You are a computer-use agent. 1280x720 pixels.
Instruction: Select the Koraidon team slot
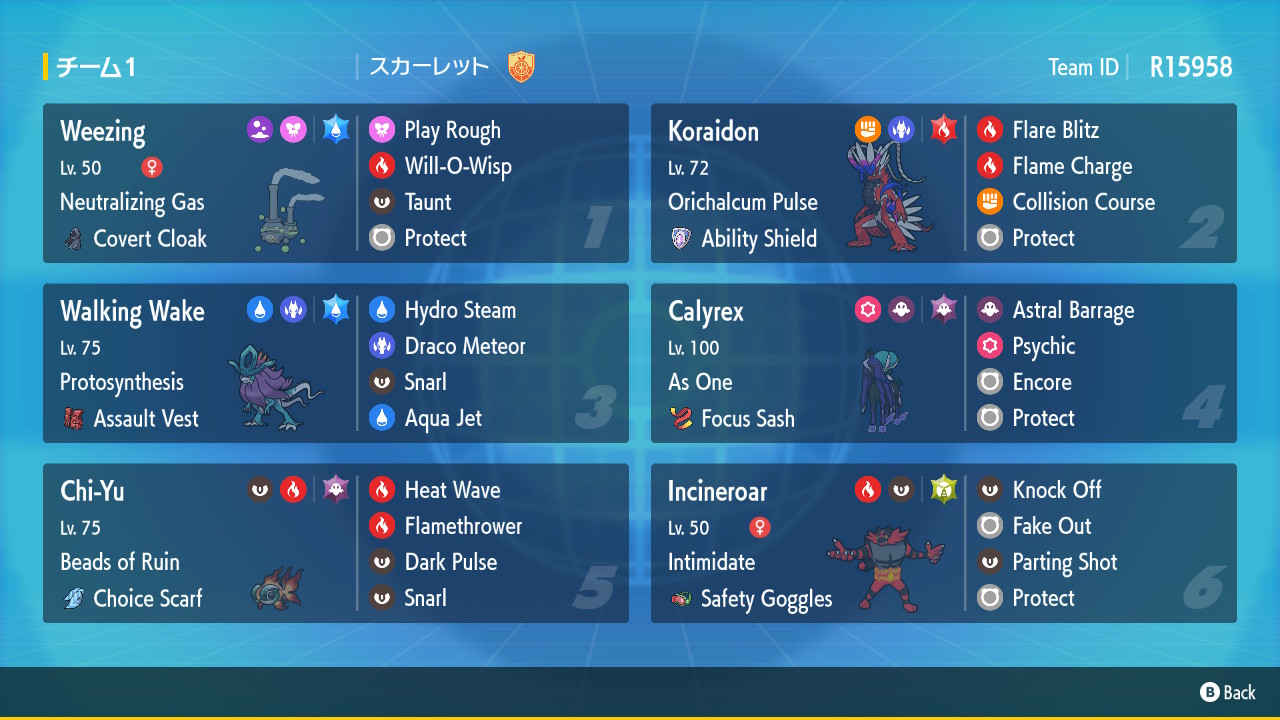943,184
